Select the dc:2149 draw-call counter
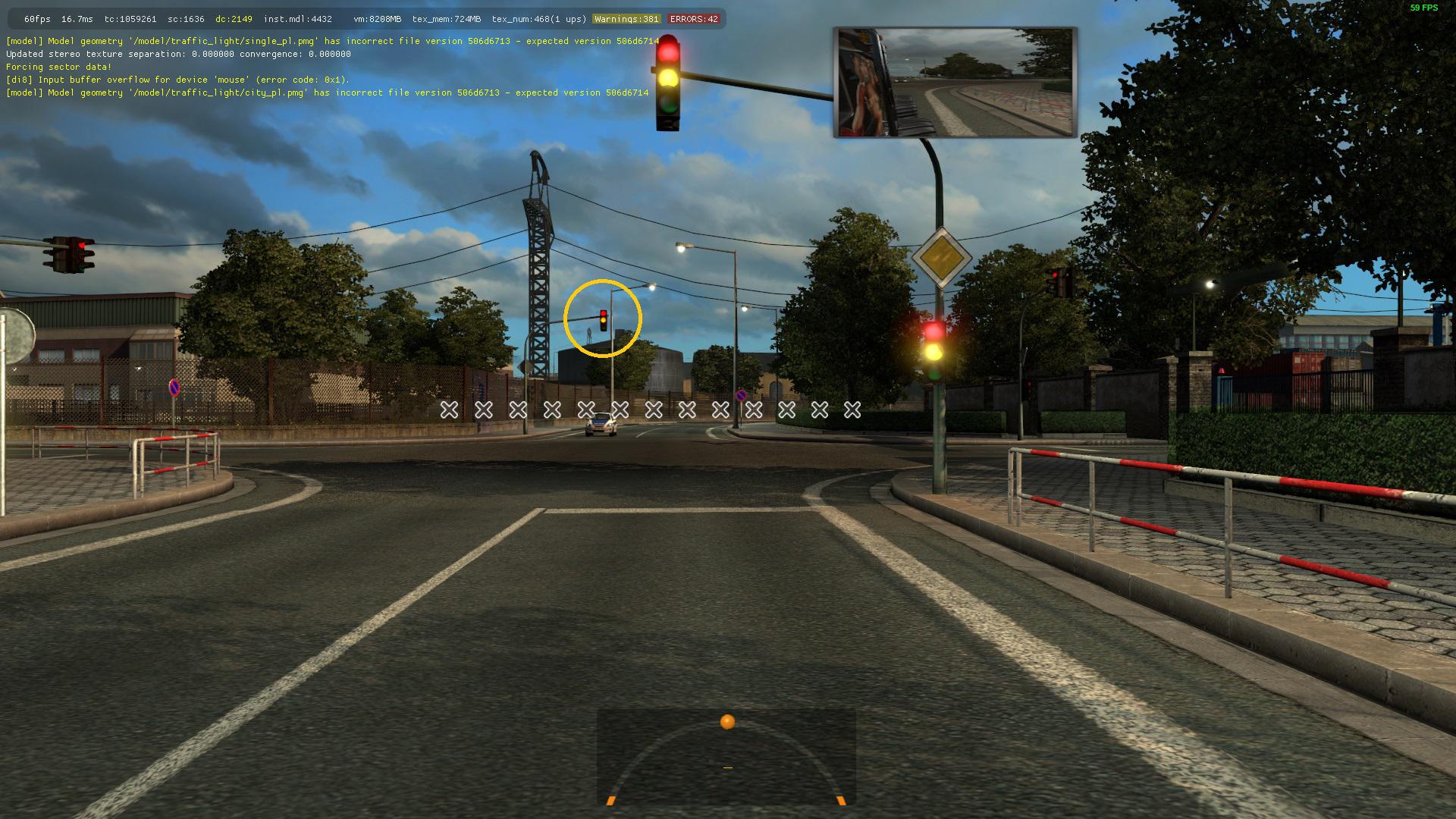This screenshot has height=819, width=1456. point(232,18)
